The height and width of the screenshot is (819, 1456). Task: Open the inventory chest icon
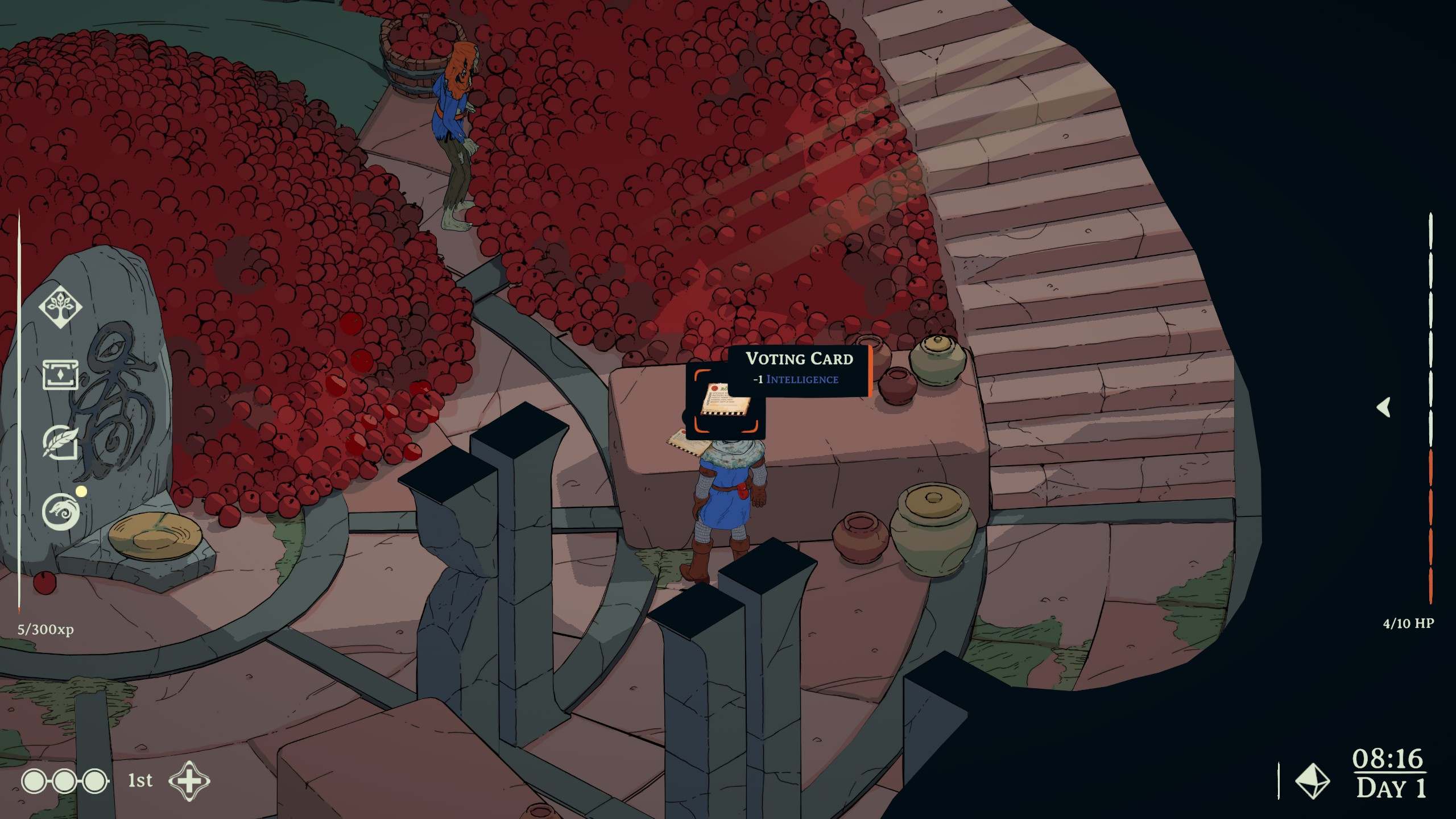(x=60, y=375)
